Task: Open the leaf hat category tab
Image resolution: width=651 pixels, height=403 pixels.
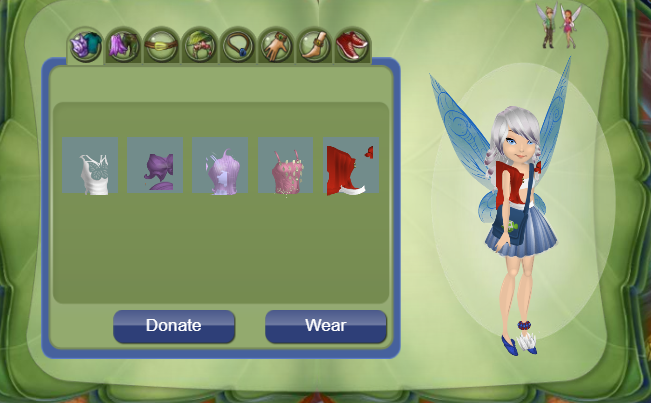Action: click(199, 46)
